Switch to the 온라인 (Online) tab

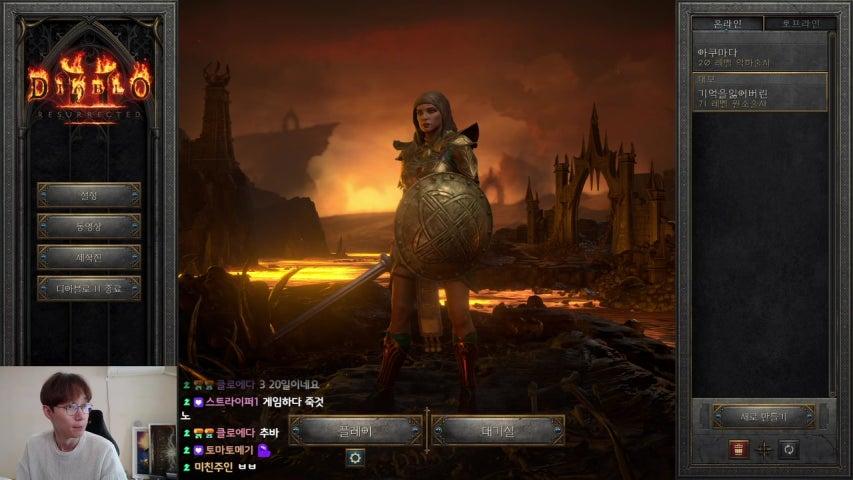tap(727, 23)
